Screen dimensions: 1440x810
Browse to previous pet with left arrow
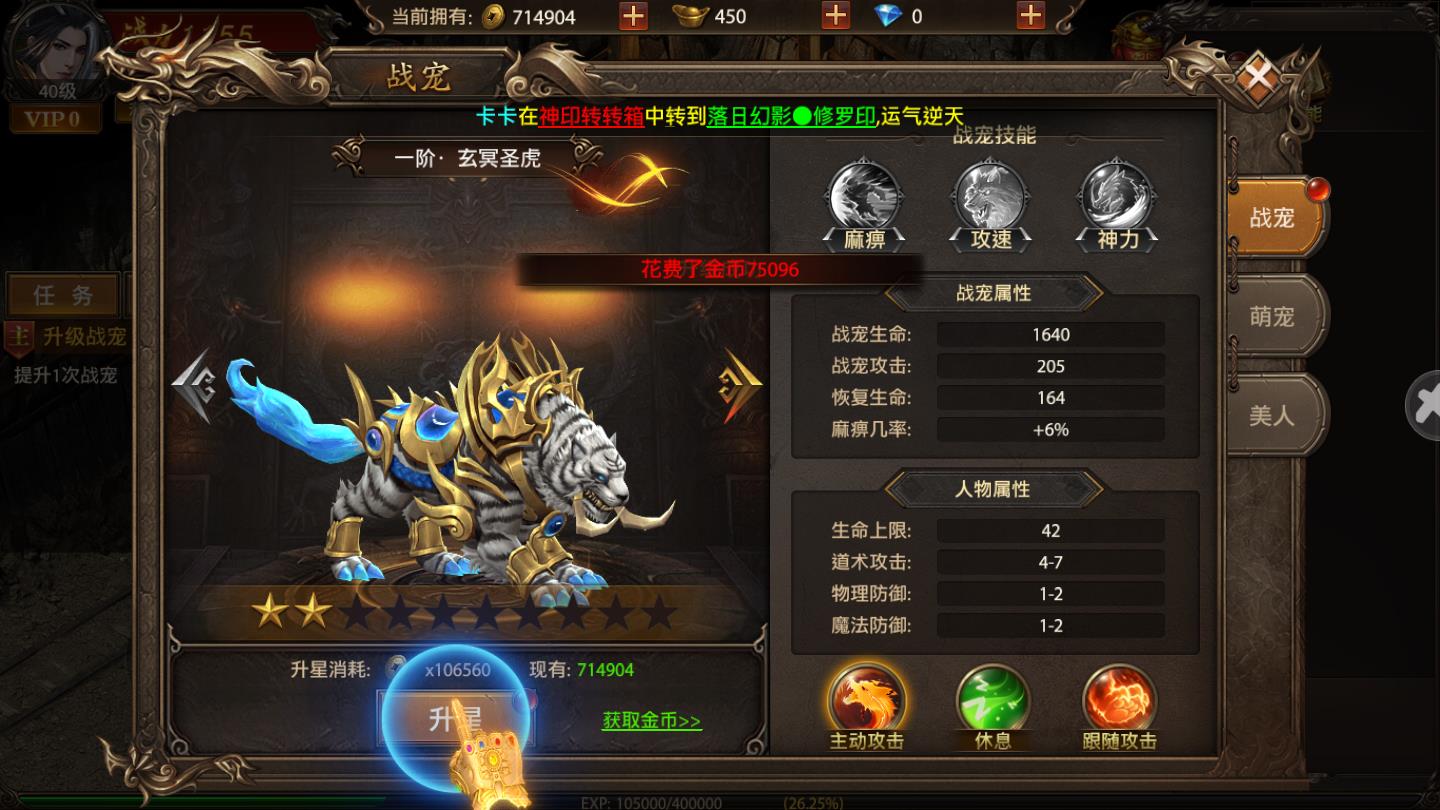(193, 380)
